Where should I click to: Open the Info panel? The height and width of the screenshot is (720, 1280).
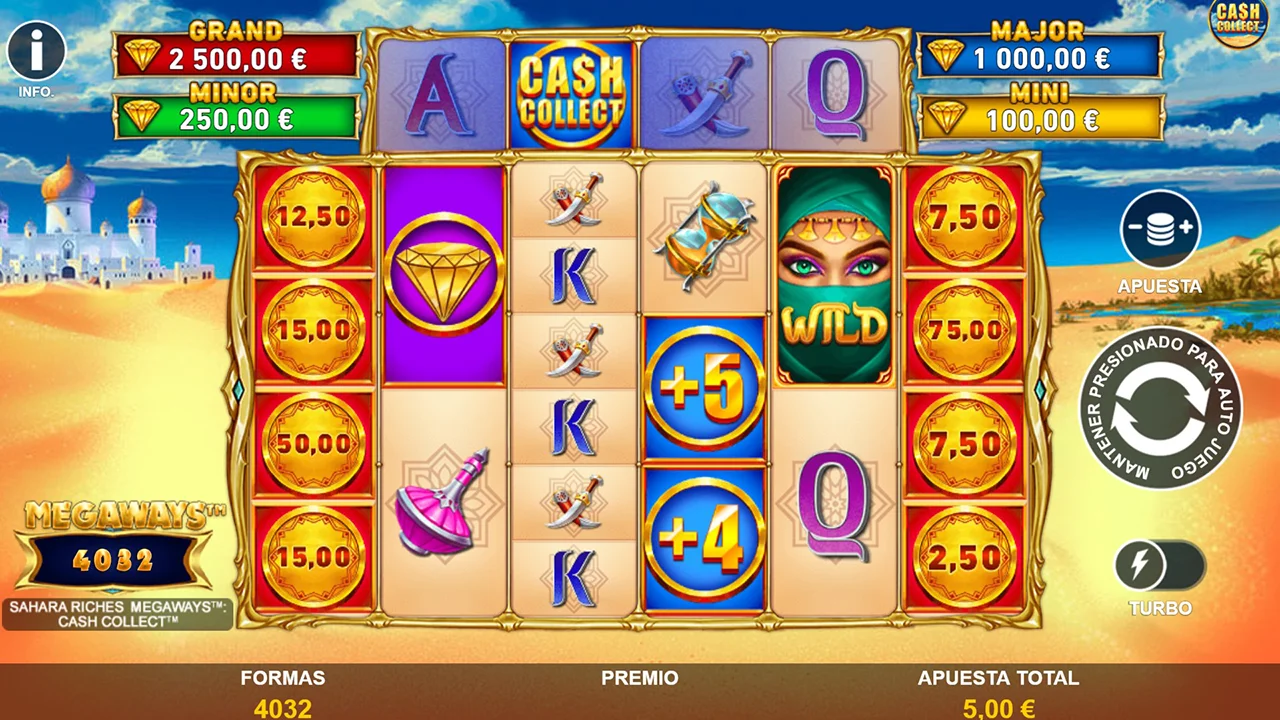[x=37, y=52]
